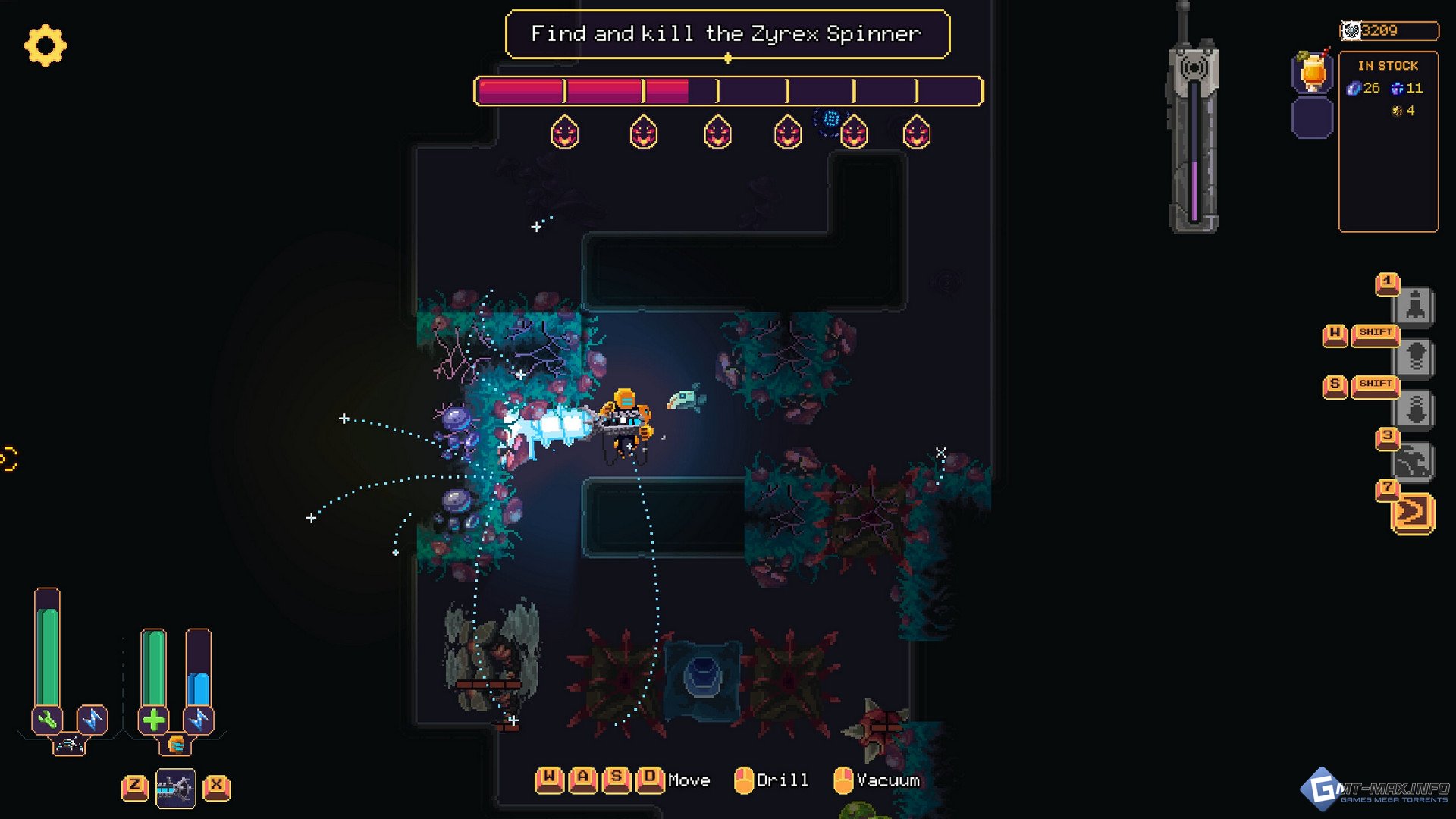
Task: Select the ship drone icon
Action: coord(69,745)
